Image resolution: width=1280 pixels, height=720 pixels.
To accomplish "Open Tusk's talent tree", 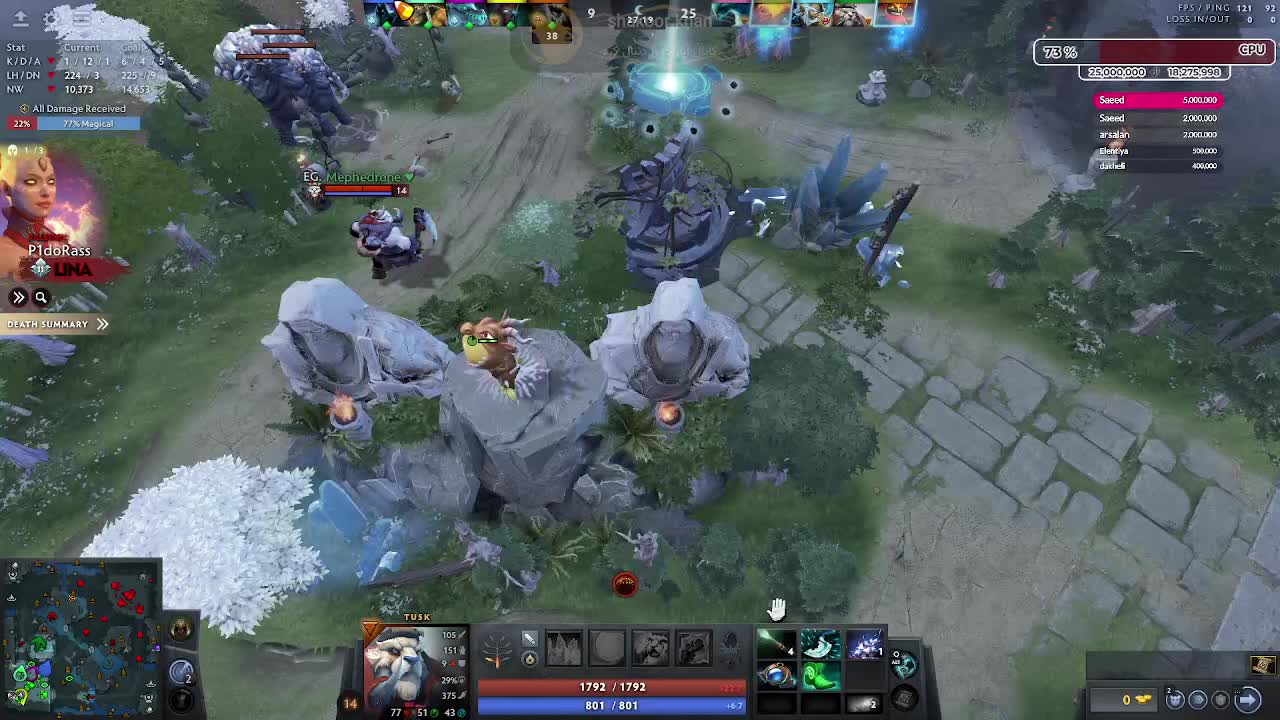I will pyautogui.click(x=497, y=649).
